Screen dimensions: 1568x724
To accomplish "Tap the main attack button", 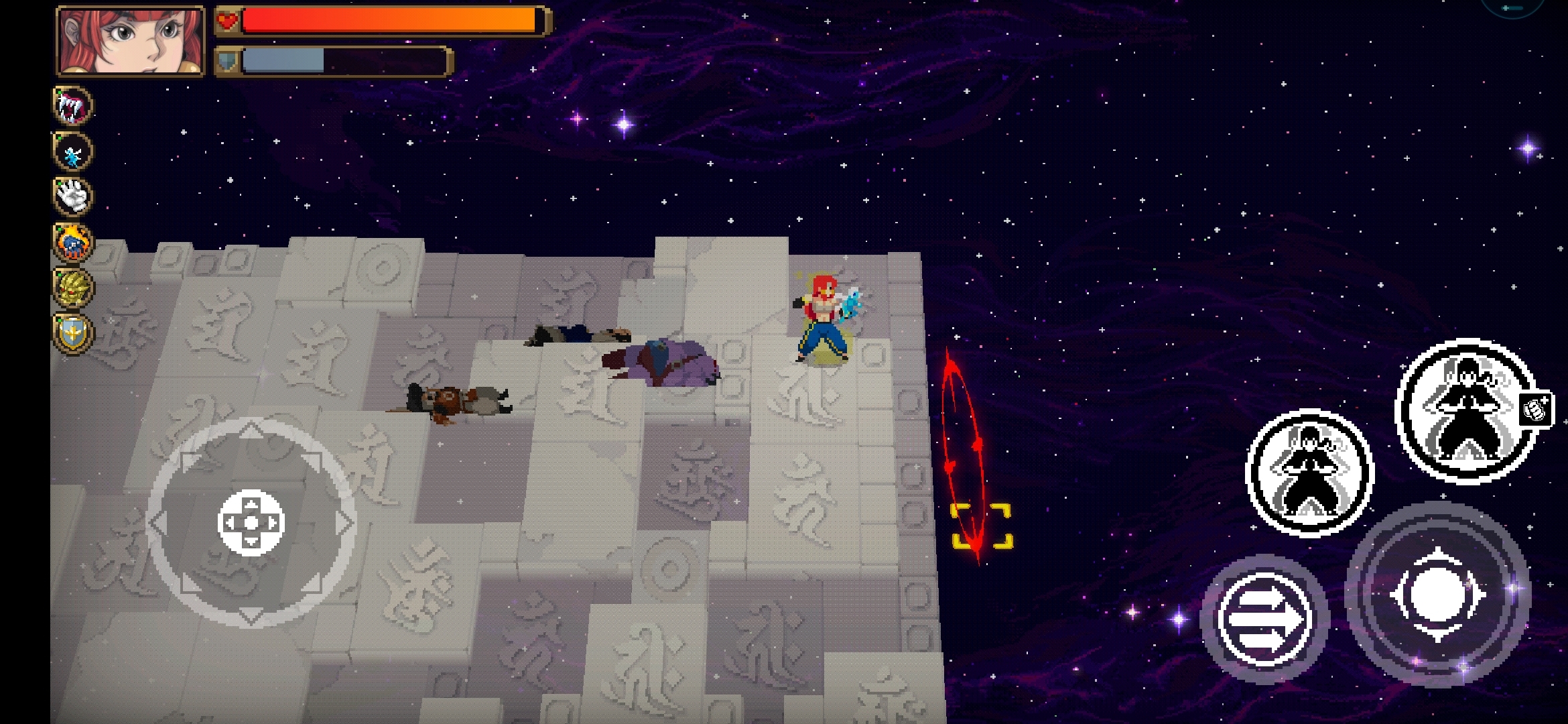I will [x=1438, y=595].
